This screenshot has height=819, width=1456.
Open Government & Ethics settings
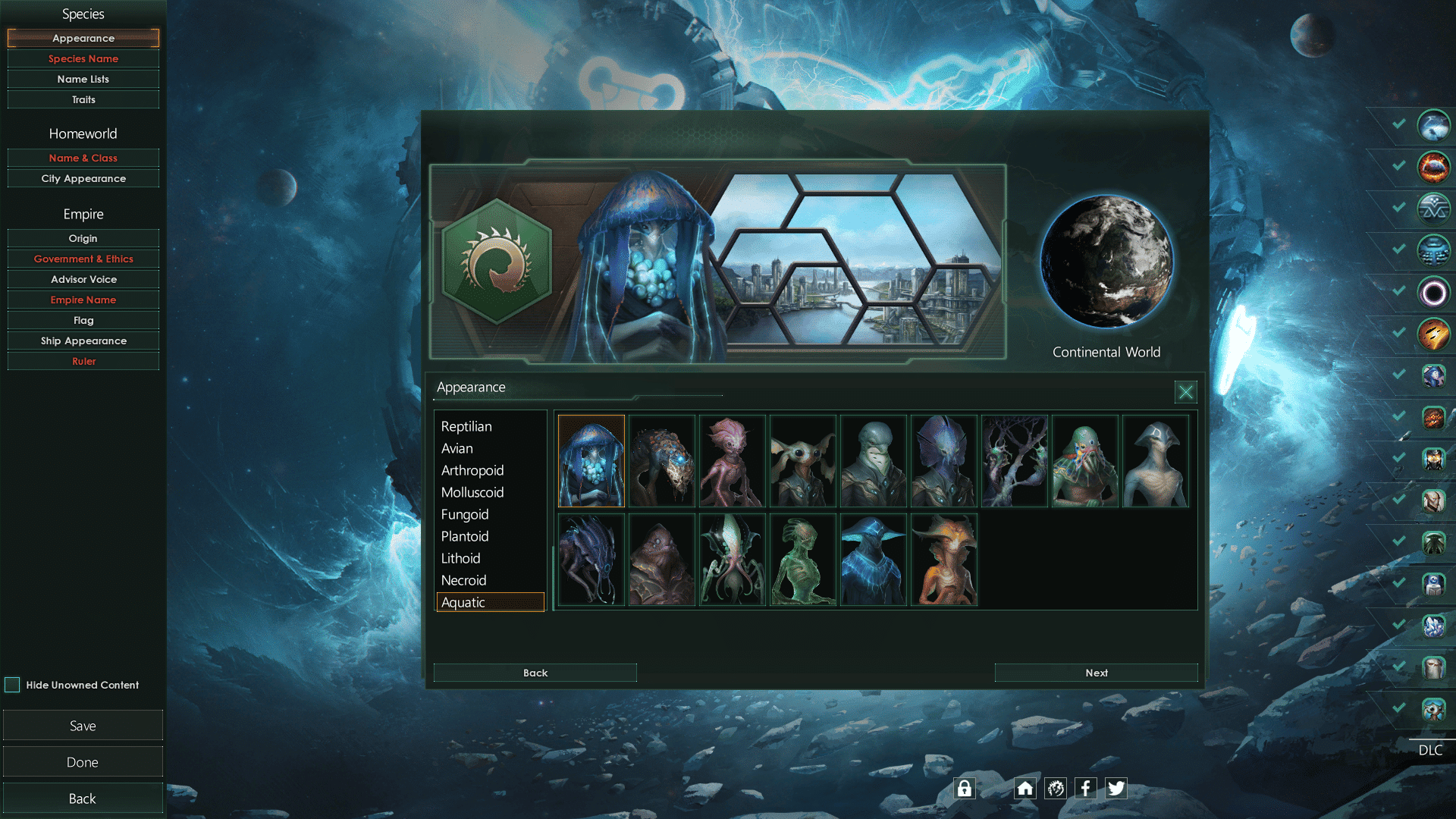pos(83,259)
